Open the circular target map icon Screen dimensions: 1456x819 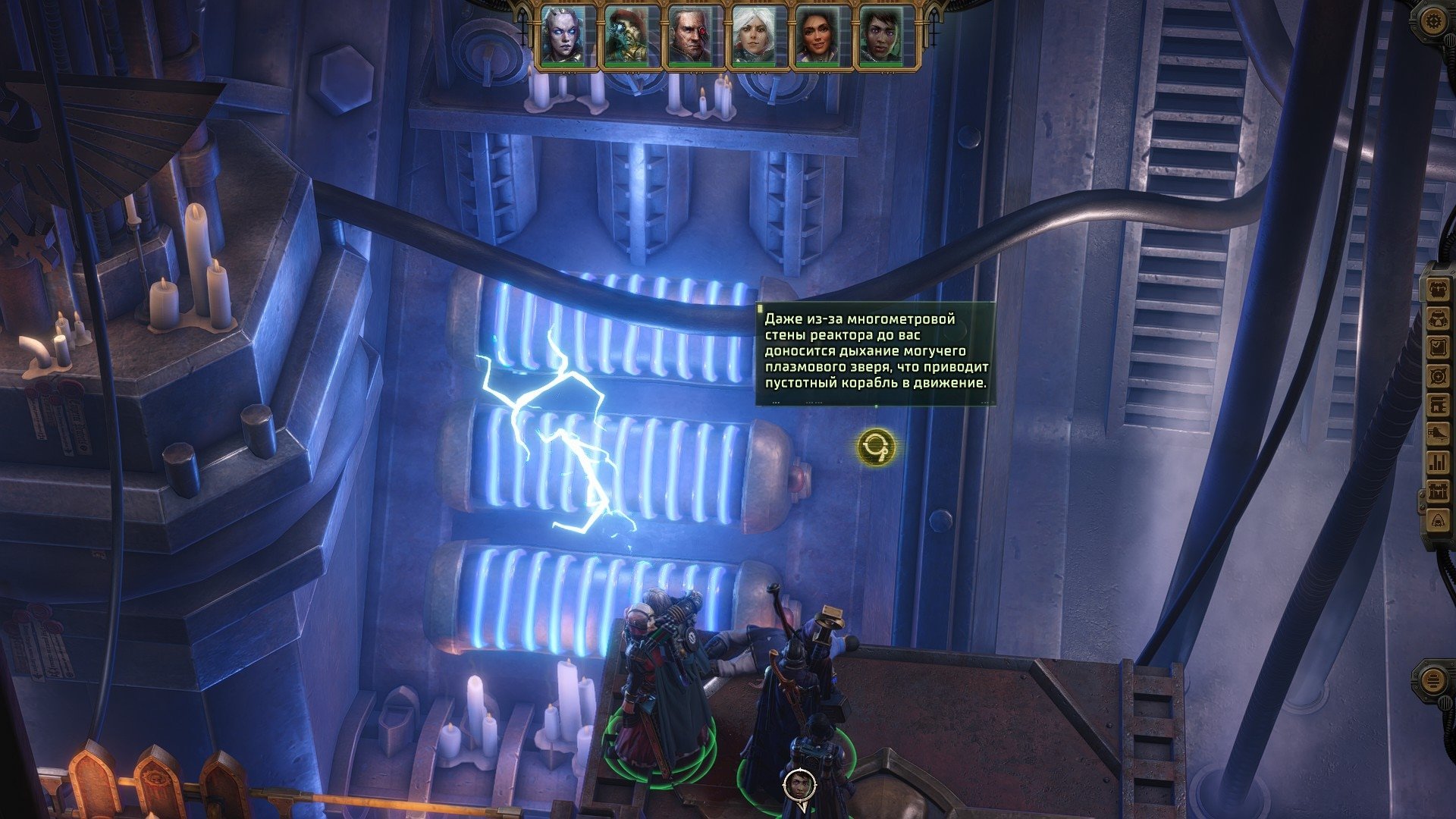1438,377
